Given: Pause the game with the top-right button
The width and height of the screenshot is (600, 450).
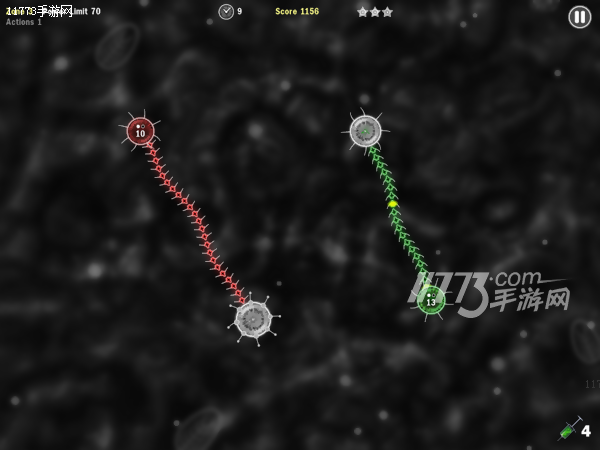Looking at the screenshot, I should pyautogui.click(x=580, y=16).
